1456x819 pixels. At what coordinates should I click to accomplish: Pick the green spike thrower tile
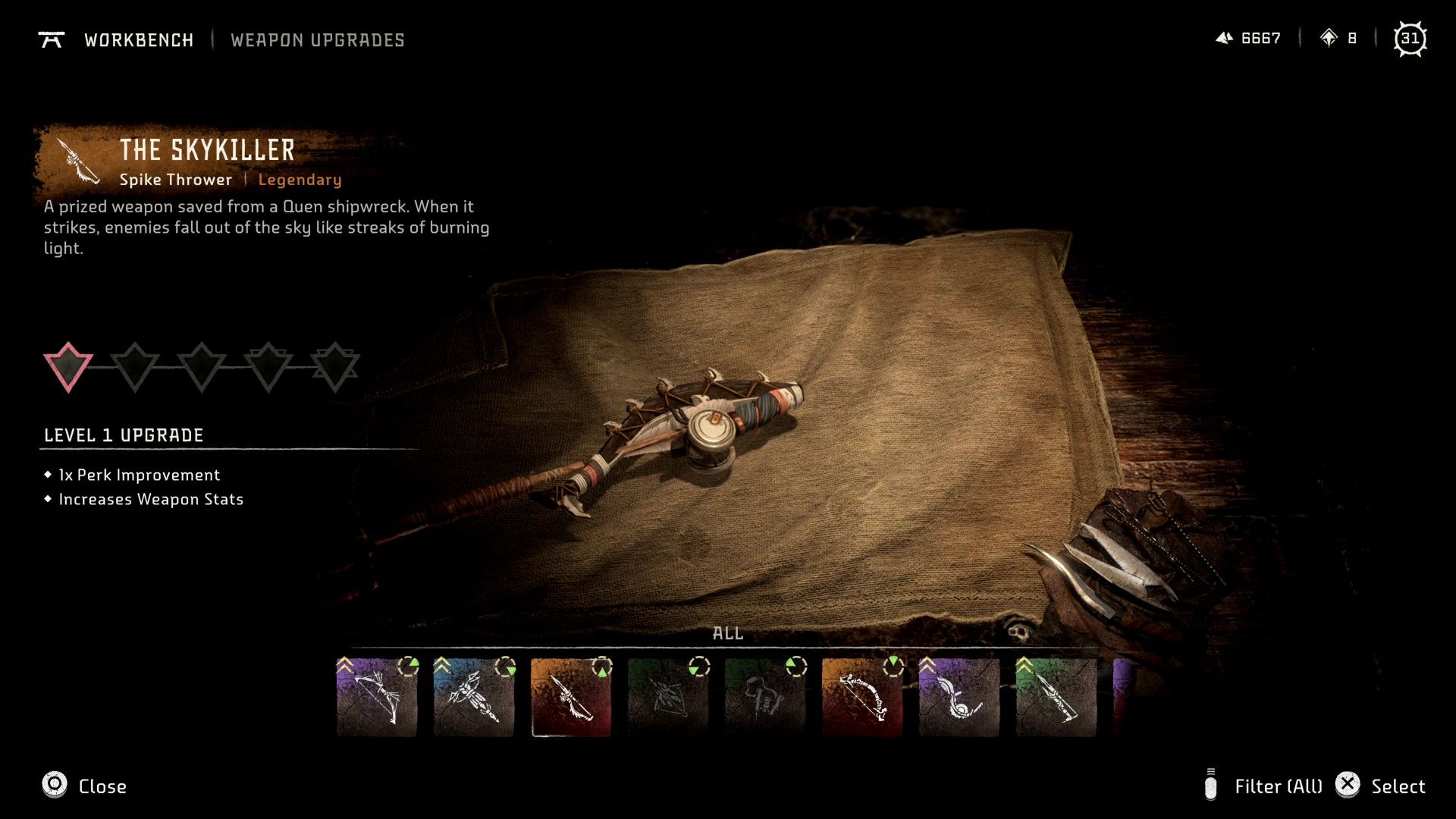1056,698
